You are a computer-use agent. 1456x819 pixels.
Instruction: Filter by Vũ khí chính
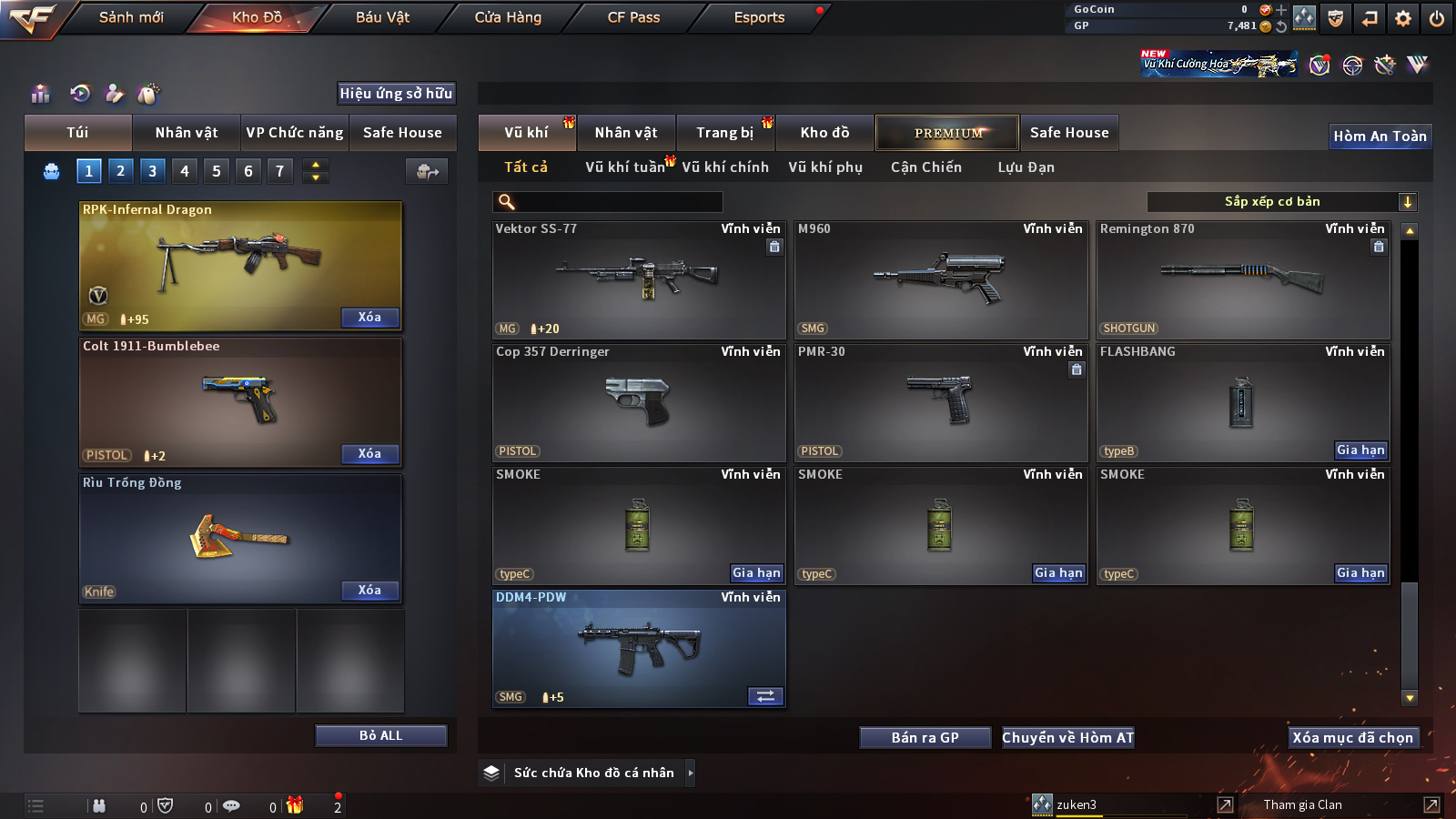click(725, 167)
